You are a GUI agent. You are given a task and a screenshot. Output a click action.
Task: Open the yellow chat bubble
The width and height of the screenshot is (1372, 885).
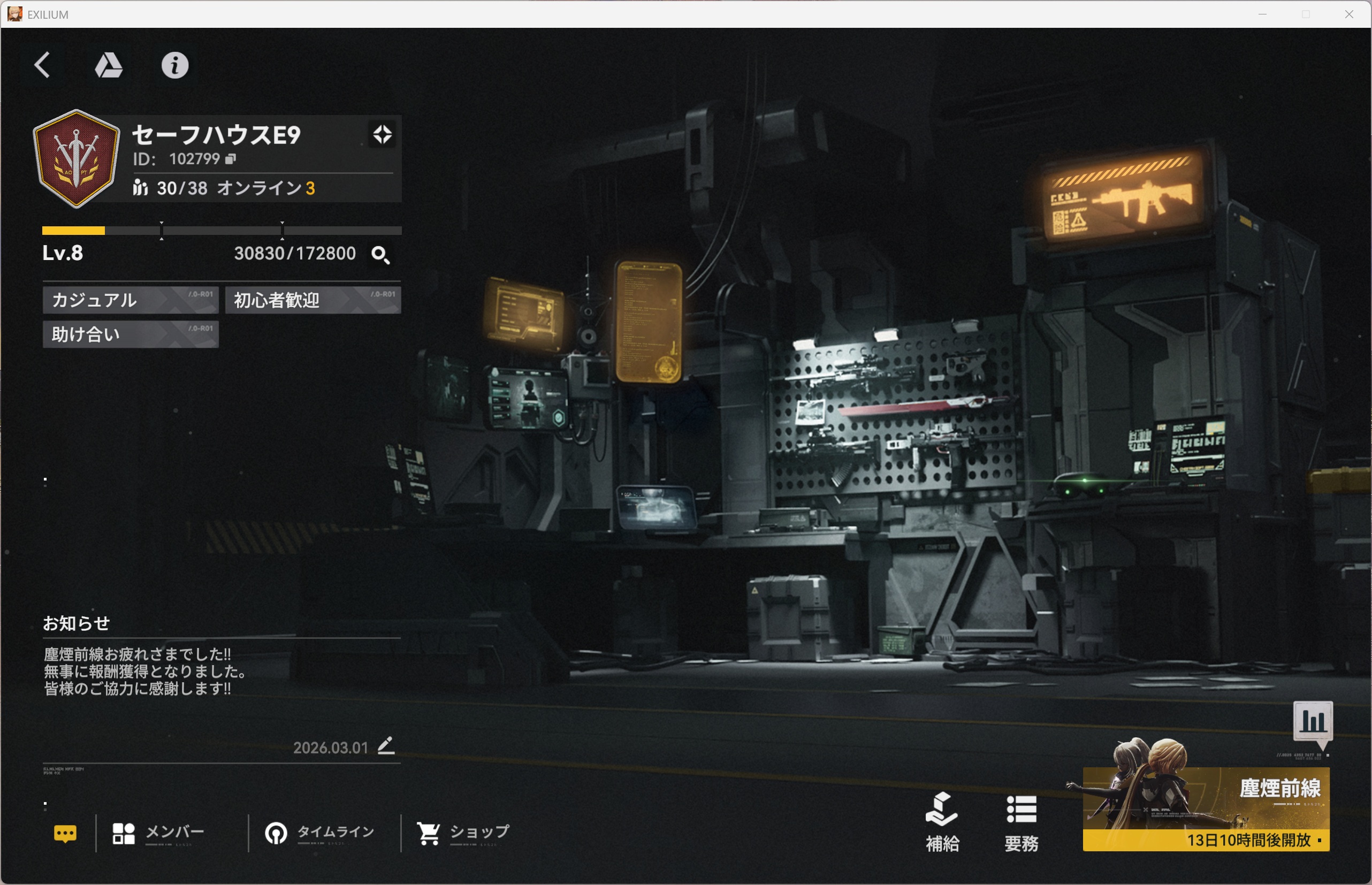pyautogui.click(x=65, y=833)
